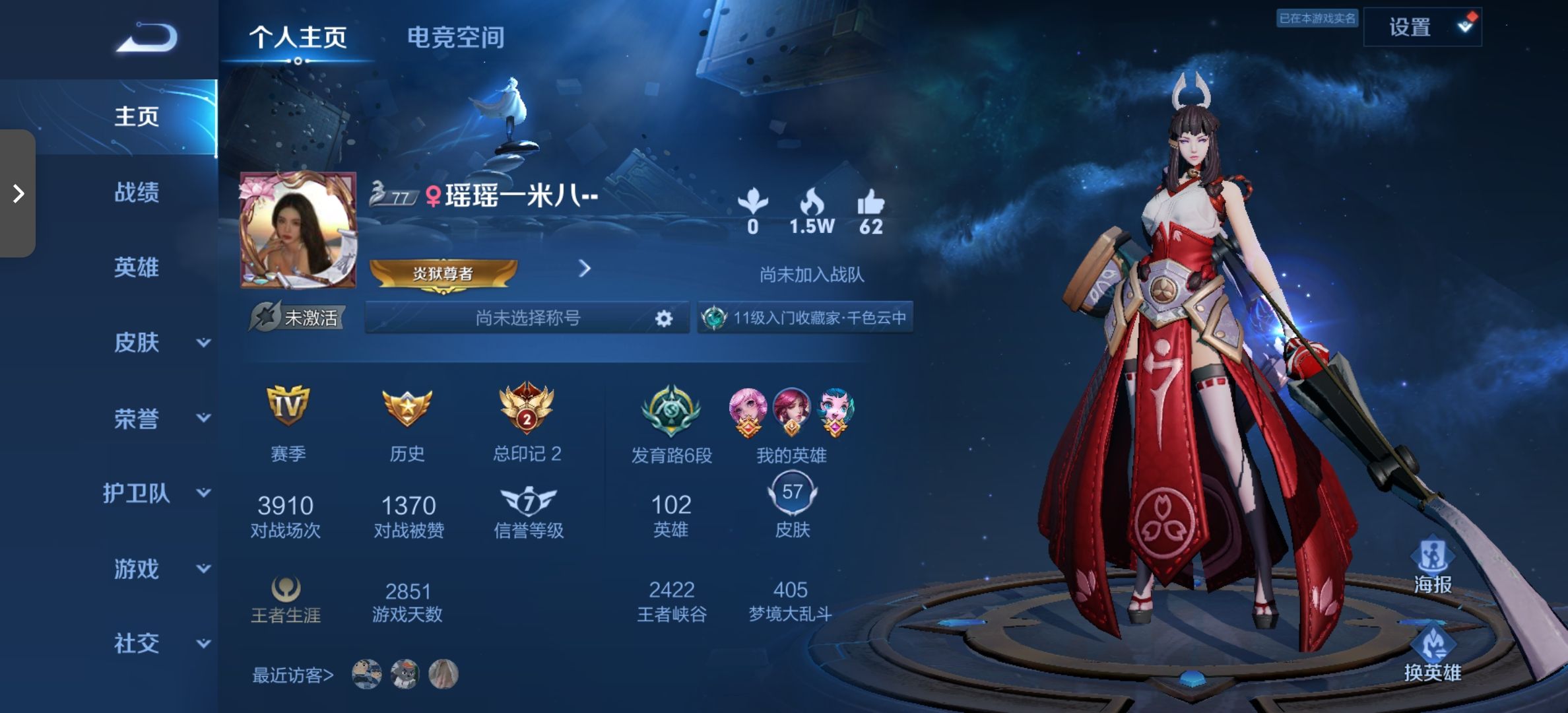Image resolution: width=1568 pixels, height=713 pixels.
Task: 展开荣誉菜单的下拉箭头
Action: [205, 418]
